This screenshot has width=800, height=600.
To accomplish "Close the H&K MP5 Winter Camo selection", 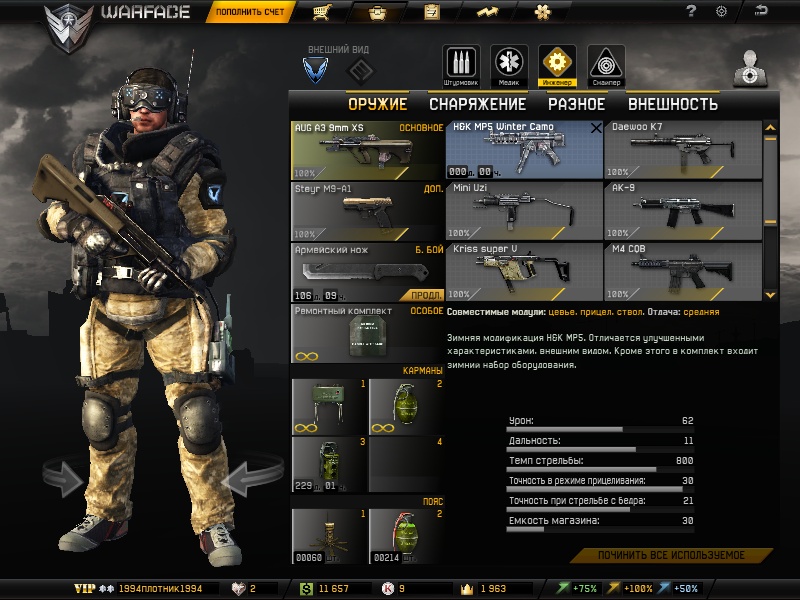I will click(x=596, y=128).
